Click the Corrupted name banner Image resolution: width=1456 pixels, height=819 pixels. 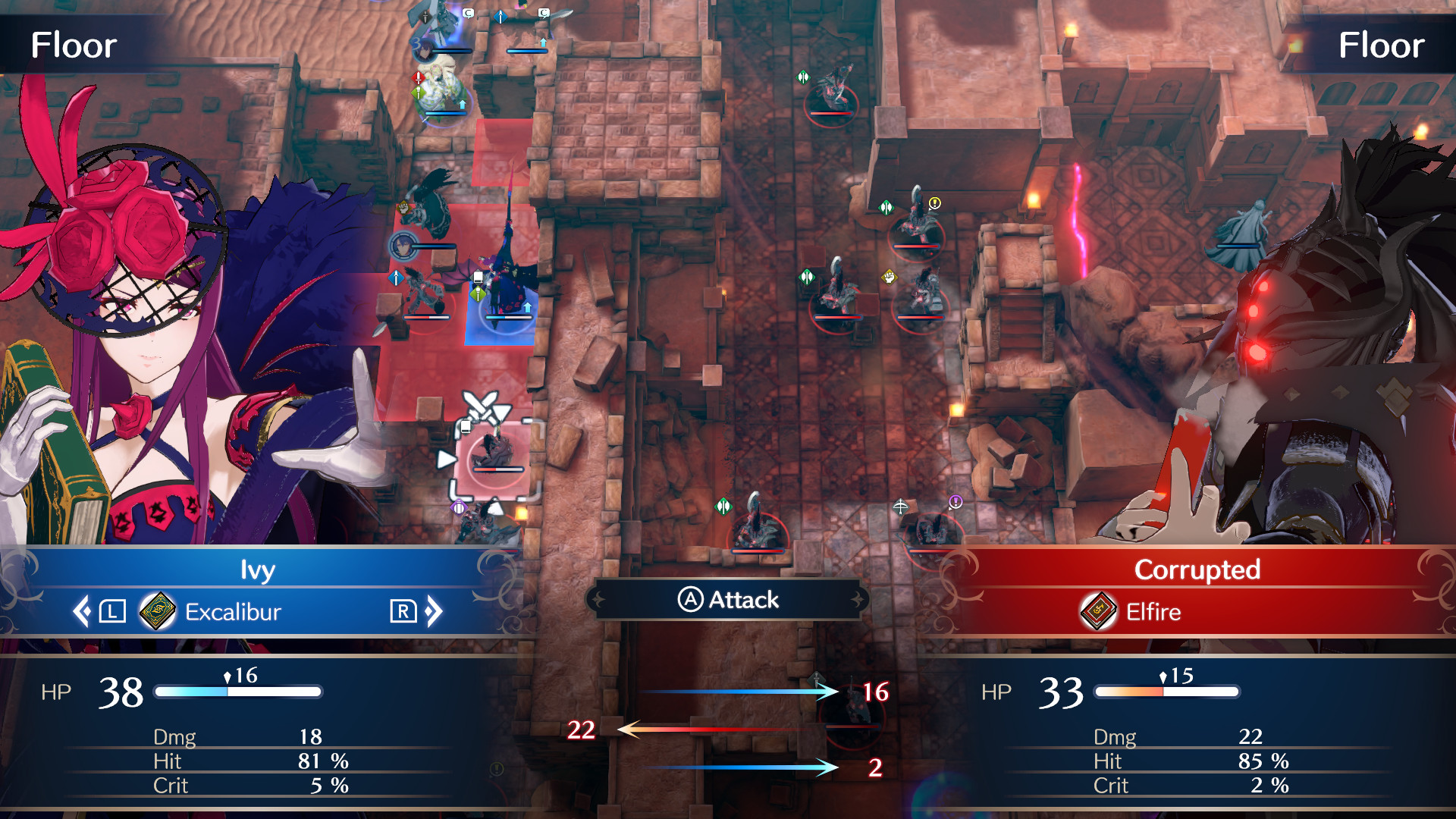pos(1198,570)
